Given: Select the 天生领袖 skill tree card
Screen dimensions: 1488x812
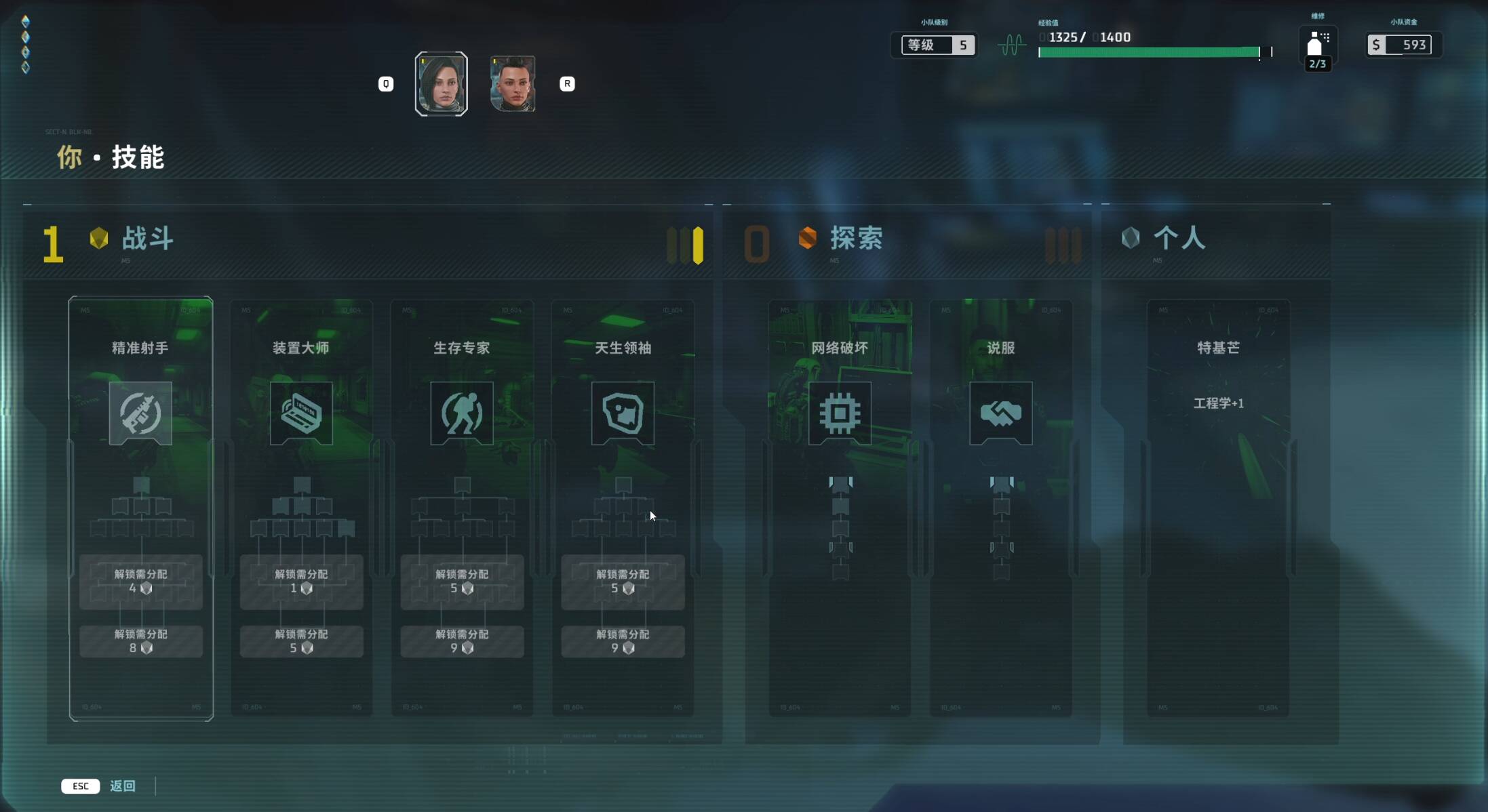Looking at the screenshot, I should [623, 348].
